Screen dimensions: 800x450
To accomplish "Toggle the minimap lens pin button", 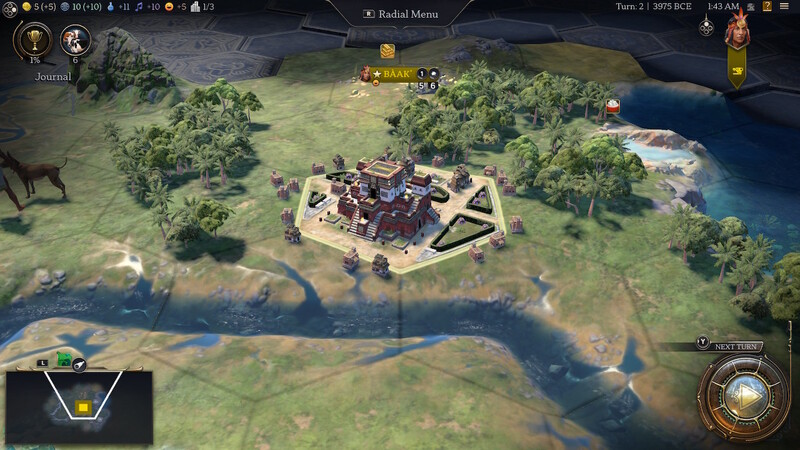I will pos(78,364).
